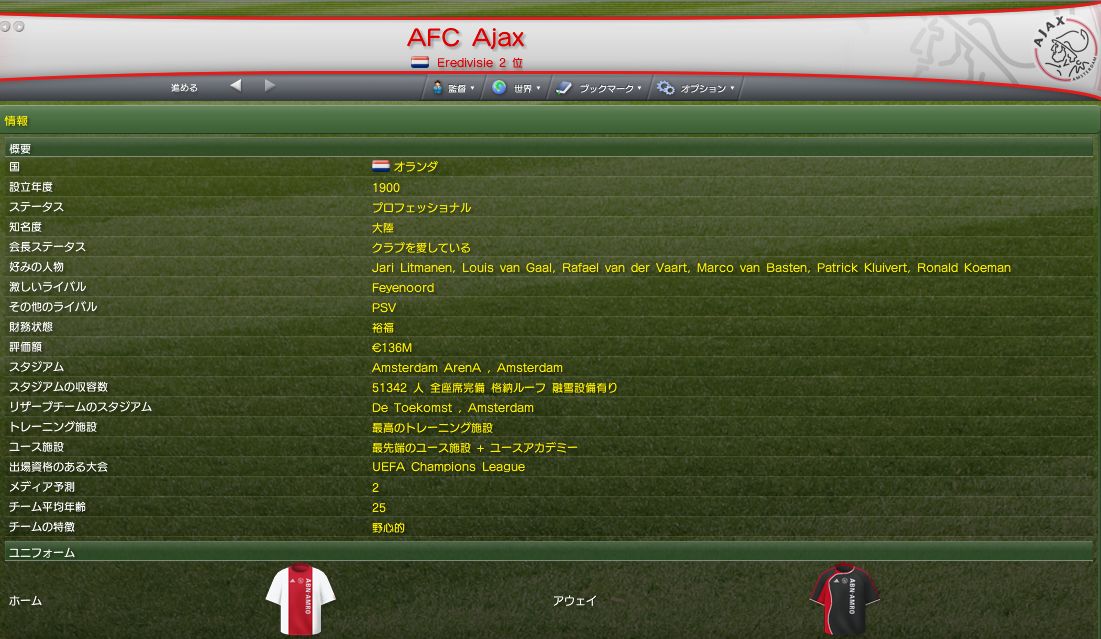Open the ブックマーク bookmarks menu
This screenshot has height=639, width=1101.
pyautogui.click(x=599, y=88)
